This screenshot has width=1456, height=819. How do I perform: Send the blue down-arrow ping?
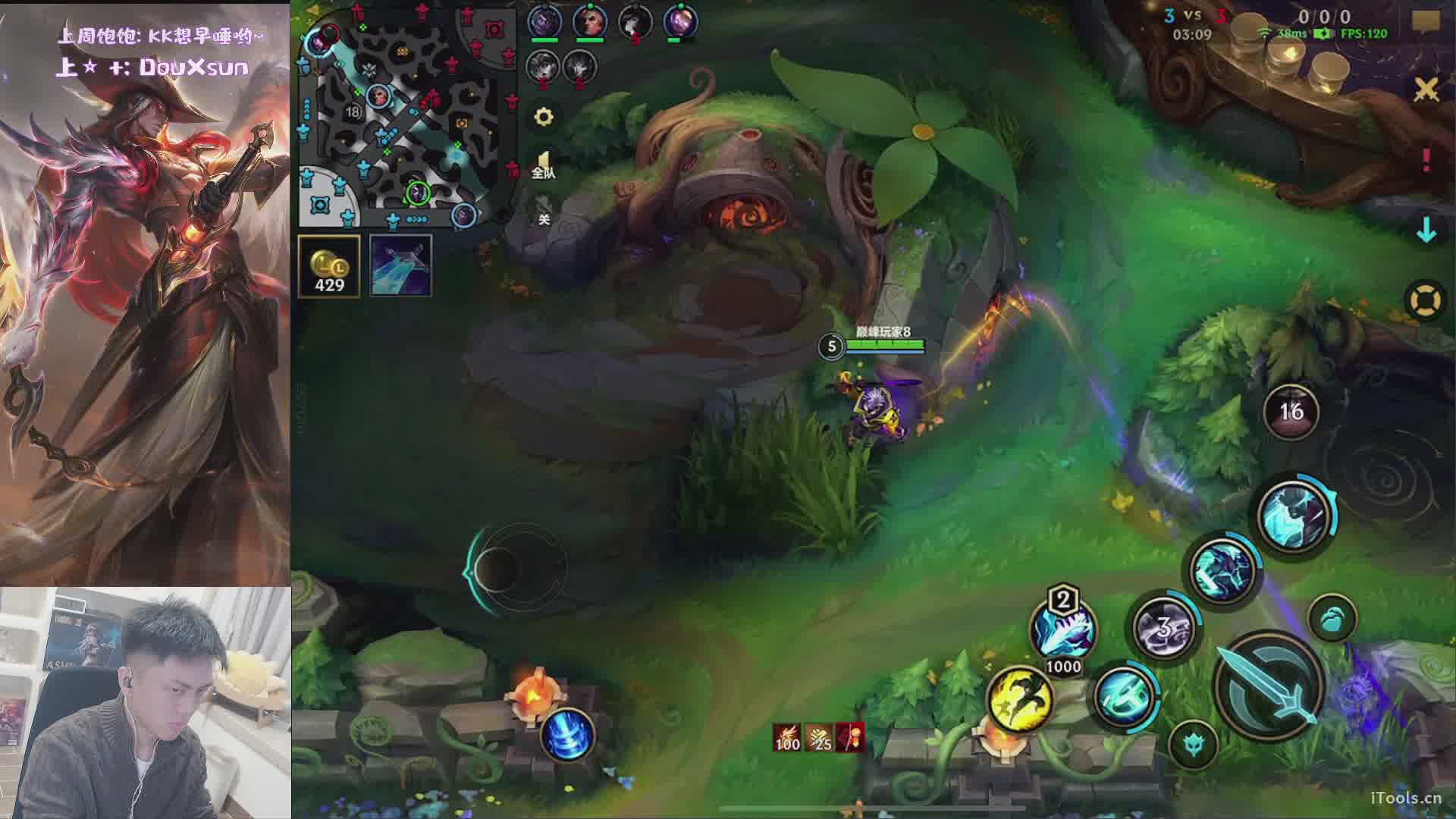tap(1426, 231)
